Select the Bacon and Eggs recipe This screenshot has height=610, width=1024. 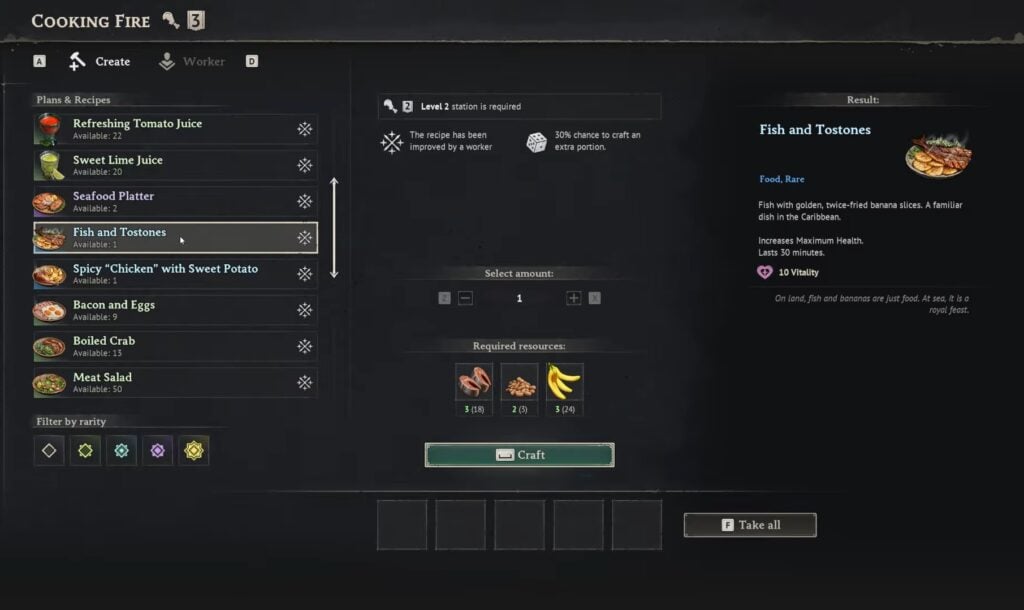click(175, 310)
